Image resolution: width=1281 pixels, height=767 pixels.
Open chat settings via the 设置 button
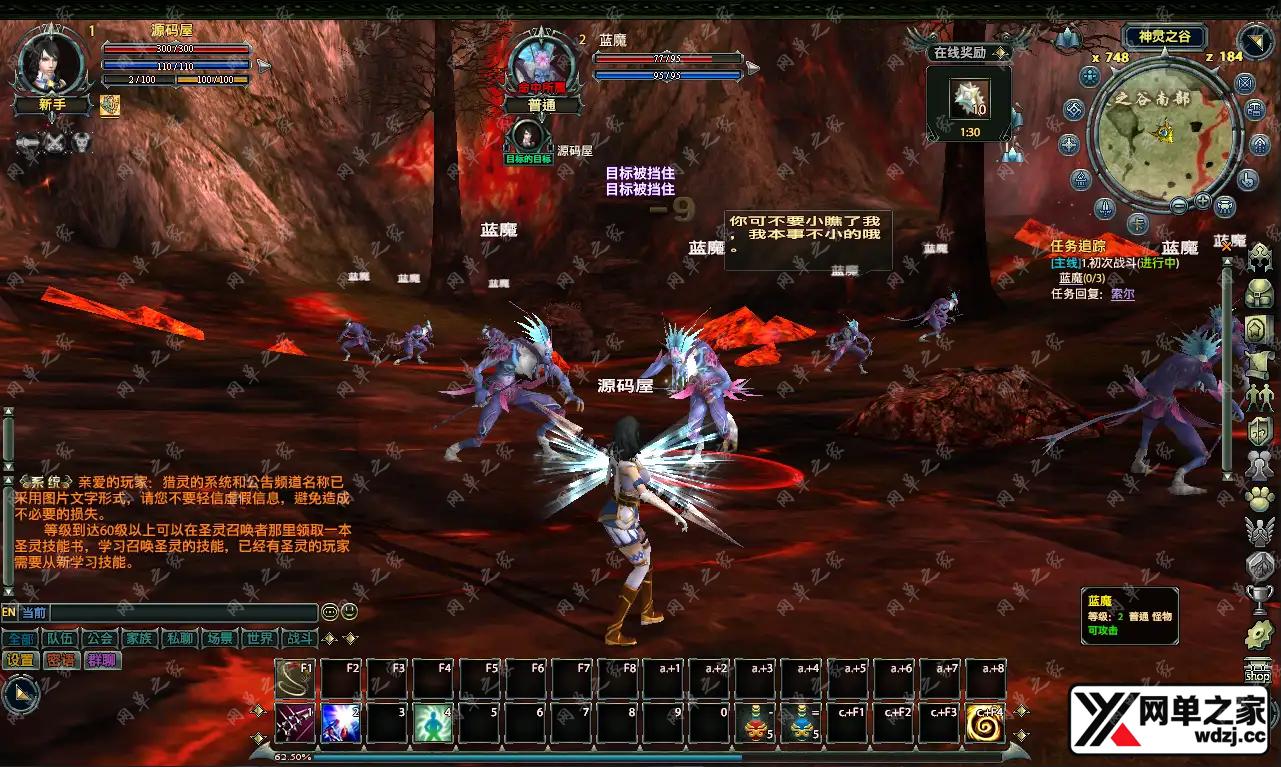click(x=20, y=661)
